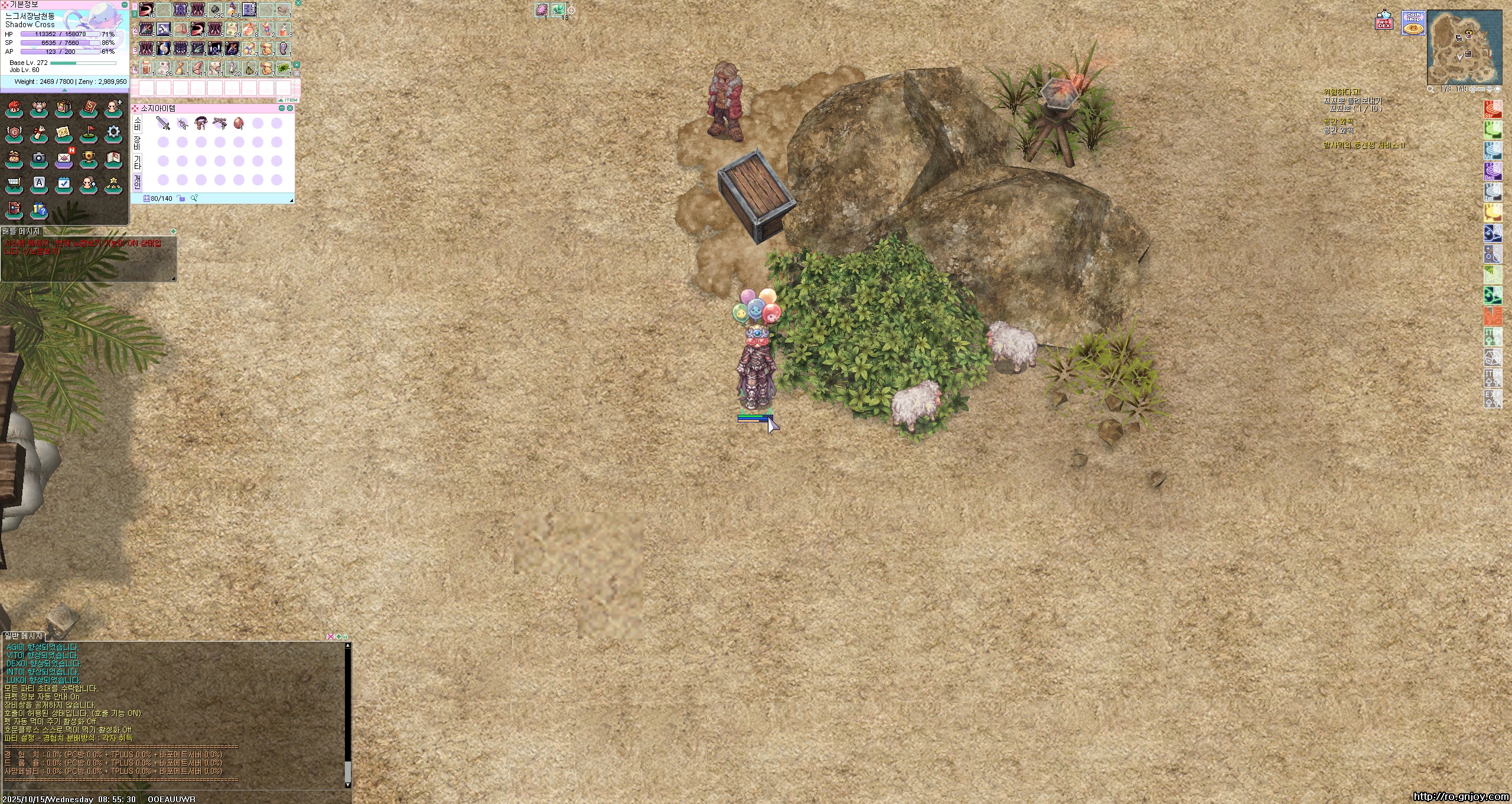
Task: Open the red S skill book icon
Action: tap(89, 109)
